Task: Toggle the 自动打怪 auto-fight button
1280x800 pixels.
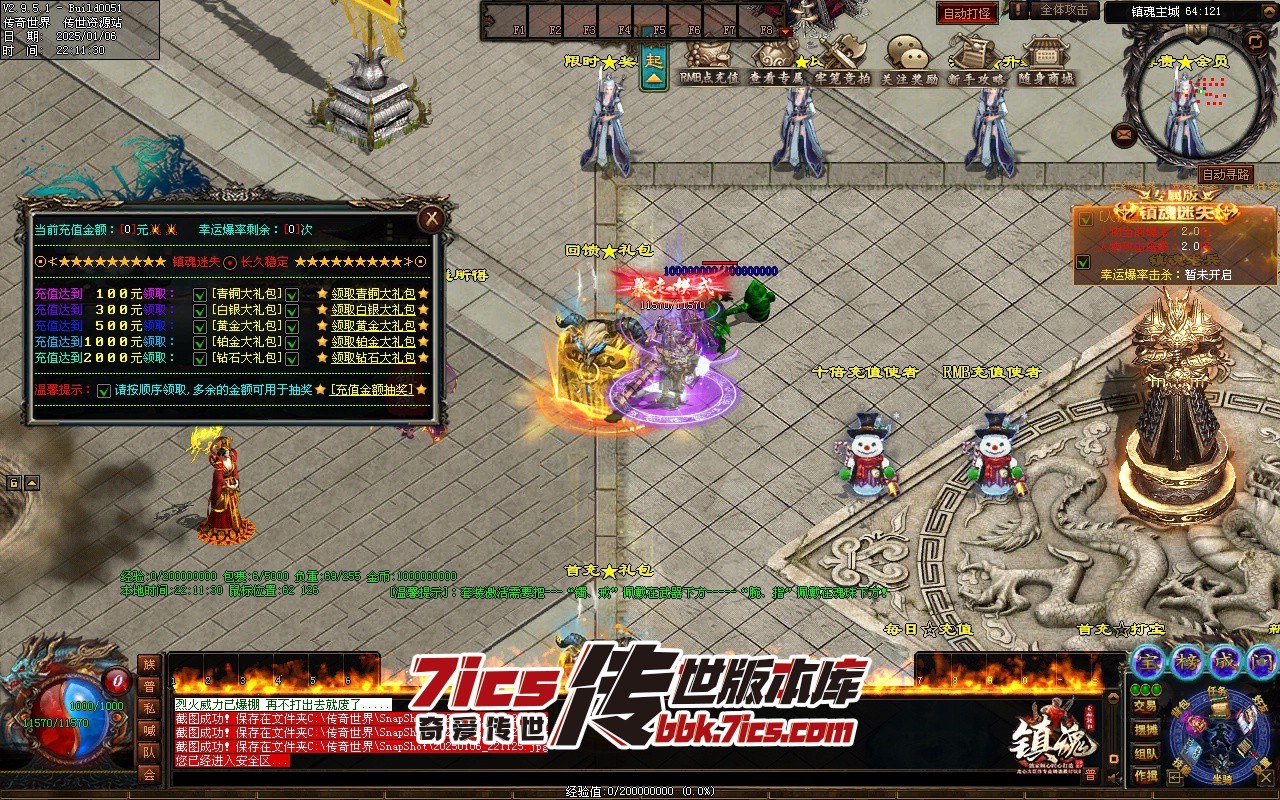Action: point(967,13)
